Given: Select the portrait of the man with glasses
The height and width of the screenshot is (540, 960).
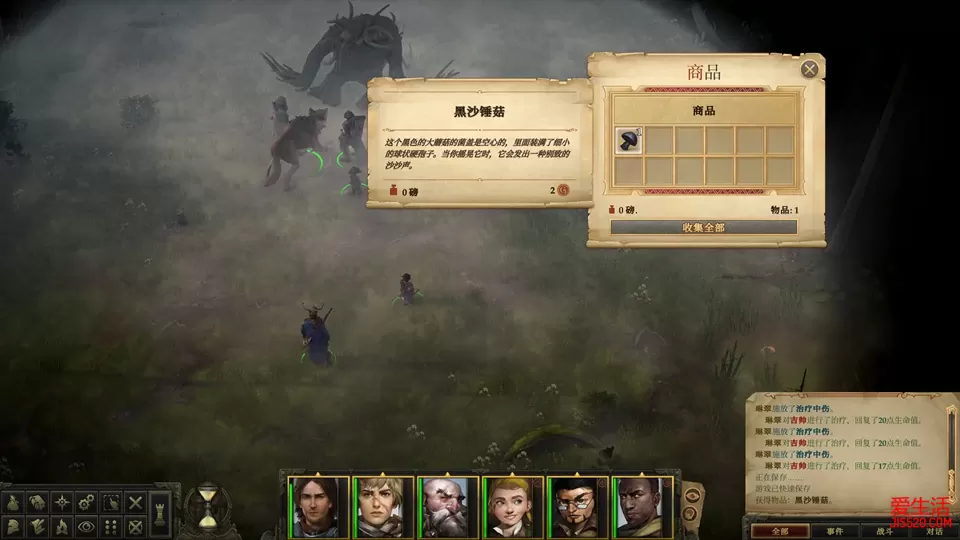Looking at the screenshot, I should pyautogui.click(x=577, y=507).
